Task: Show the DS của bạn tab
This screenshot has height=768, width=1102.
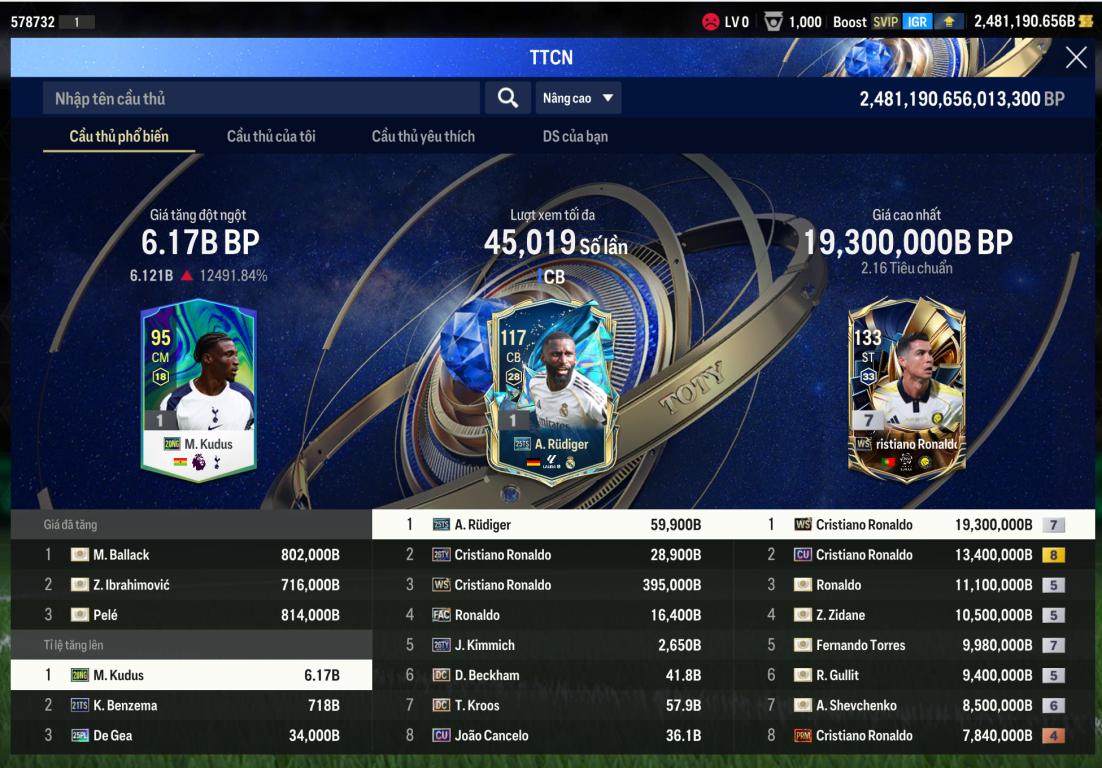Action: [x=575, y=136]
